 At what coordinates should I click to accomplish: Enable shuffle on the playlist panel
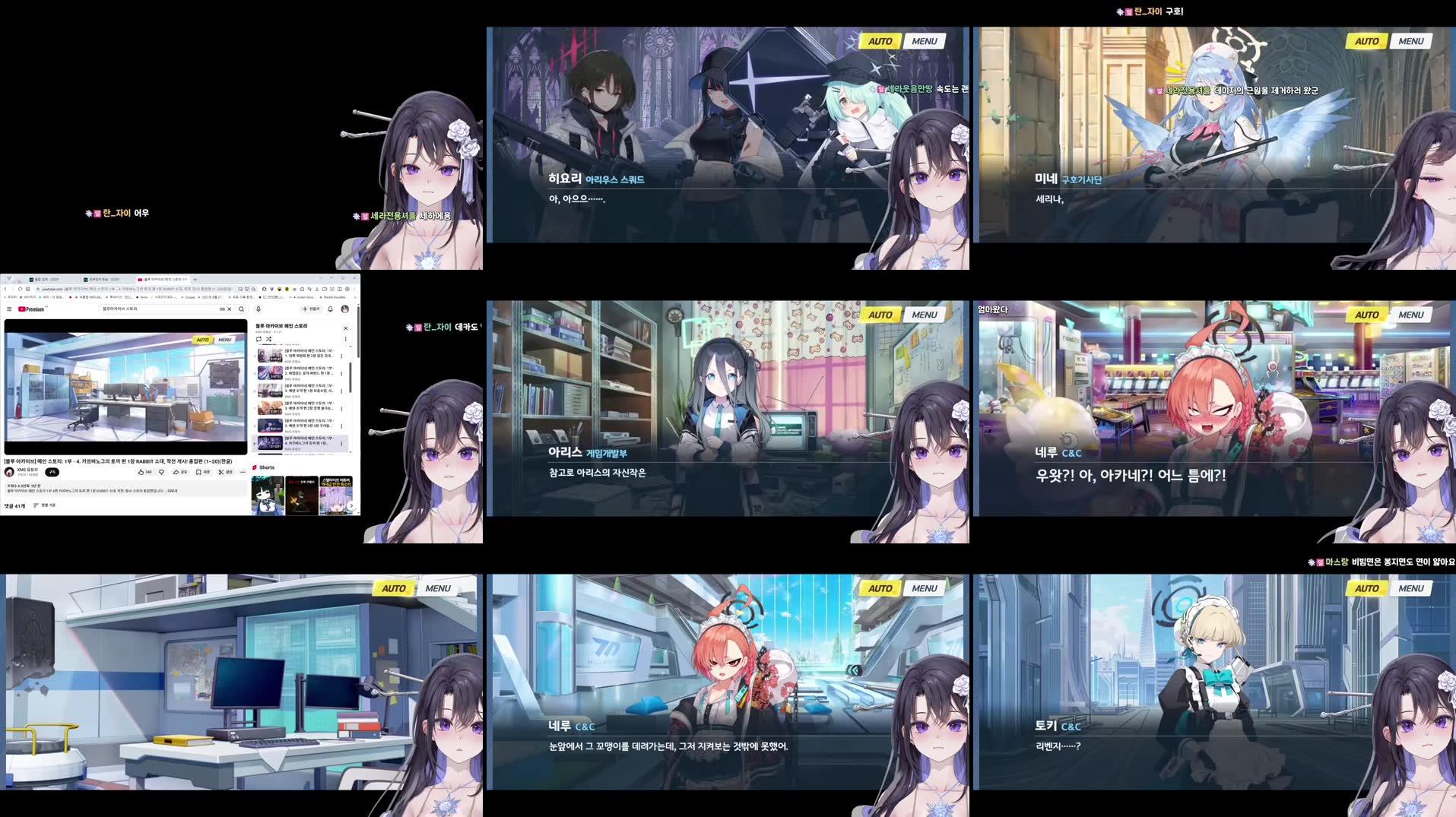pyautogui.click(x=267, y=339)
